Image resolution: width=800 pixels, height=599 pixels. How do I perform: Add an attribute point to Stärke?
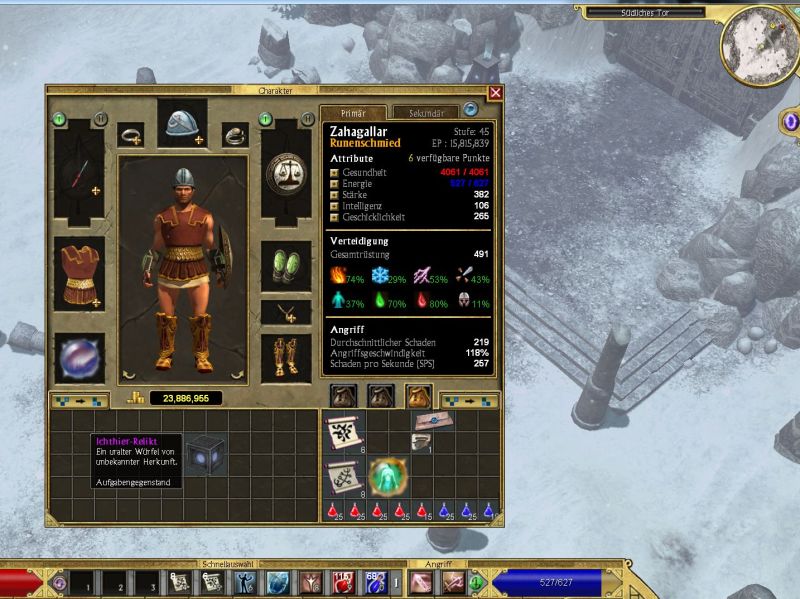click(335, 195)
